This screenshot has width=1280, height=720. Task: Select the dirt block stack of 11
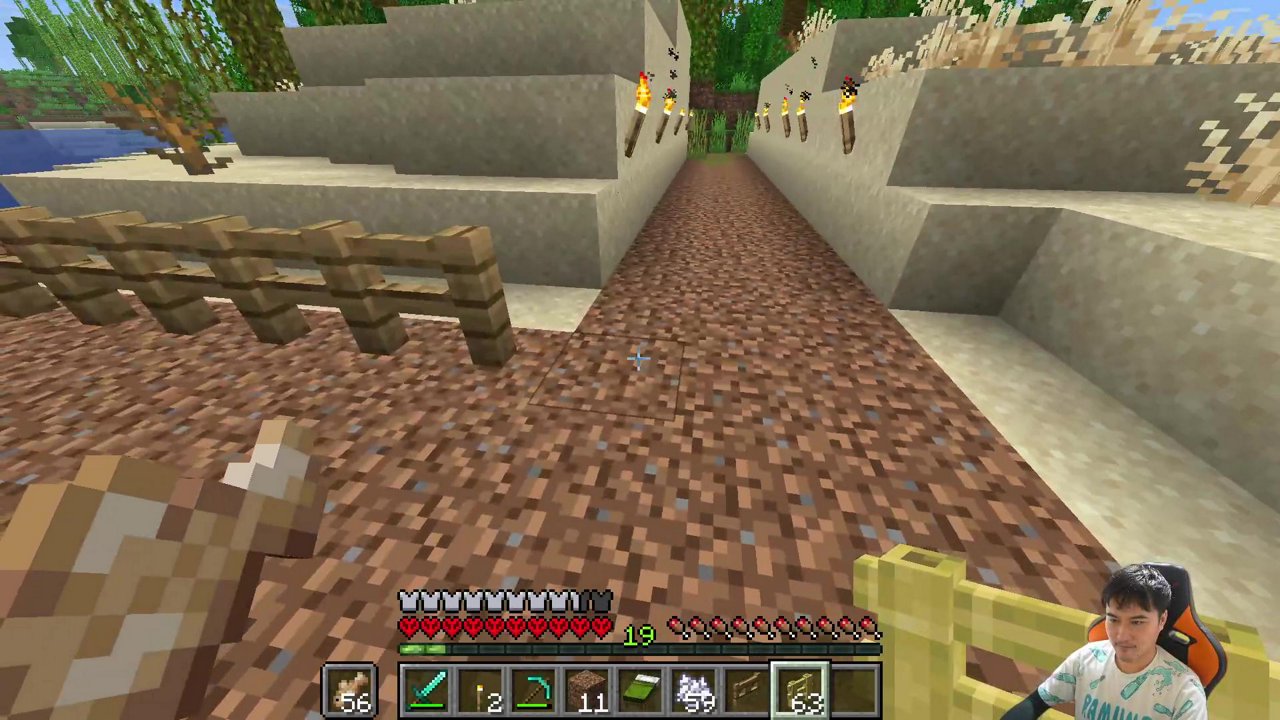(588, 692)
